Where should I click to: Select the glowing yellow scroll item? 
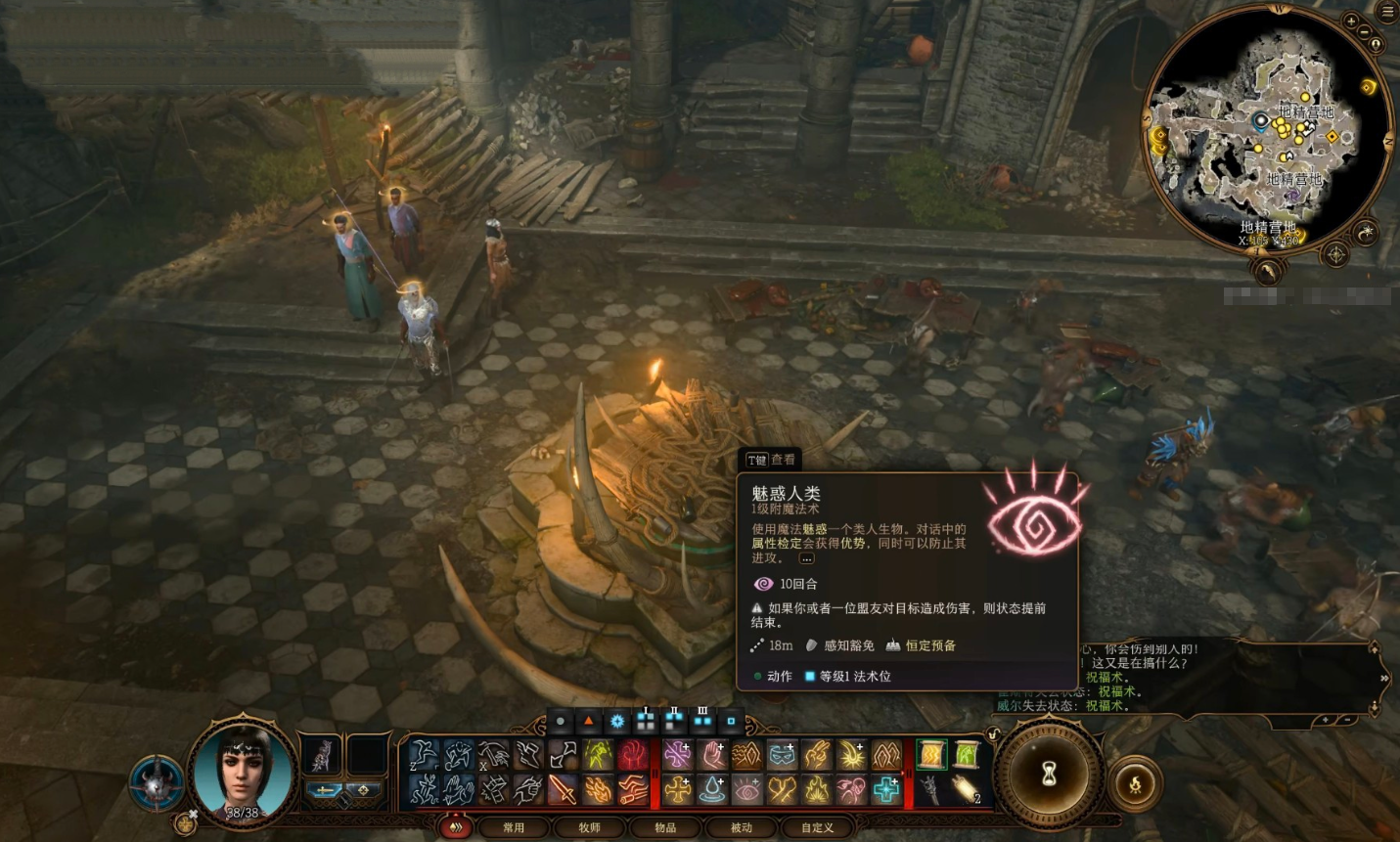pos(930,754)
